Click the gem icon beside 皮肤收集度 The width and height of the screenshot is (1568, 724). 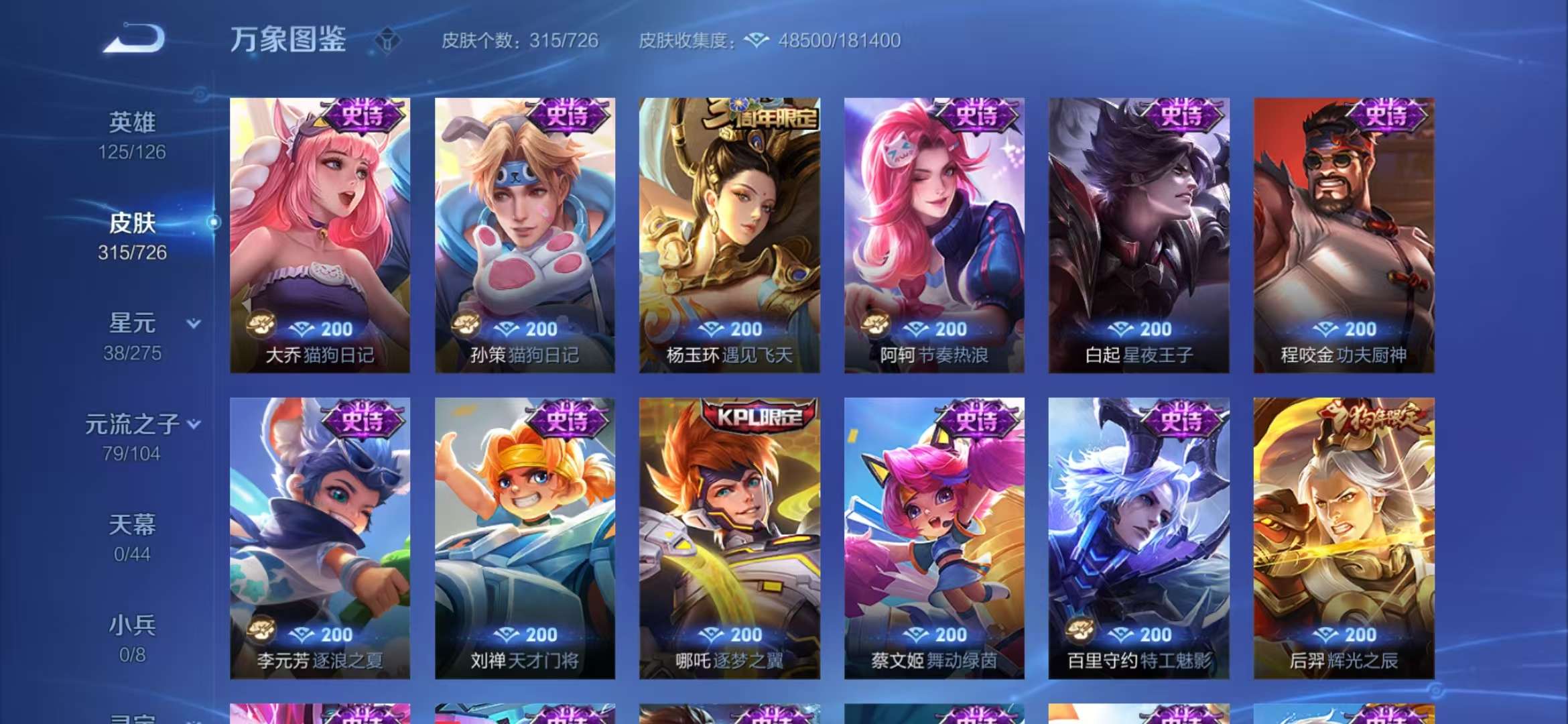[756, 42]
